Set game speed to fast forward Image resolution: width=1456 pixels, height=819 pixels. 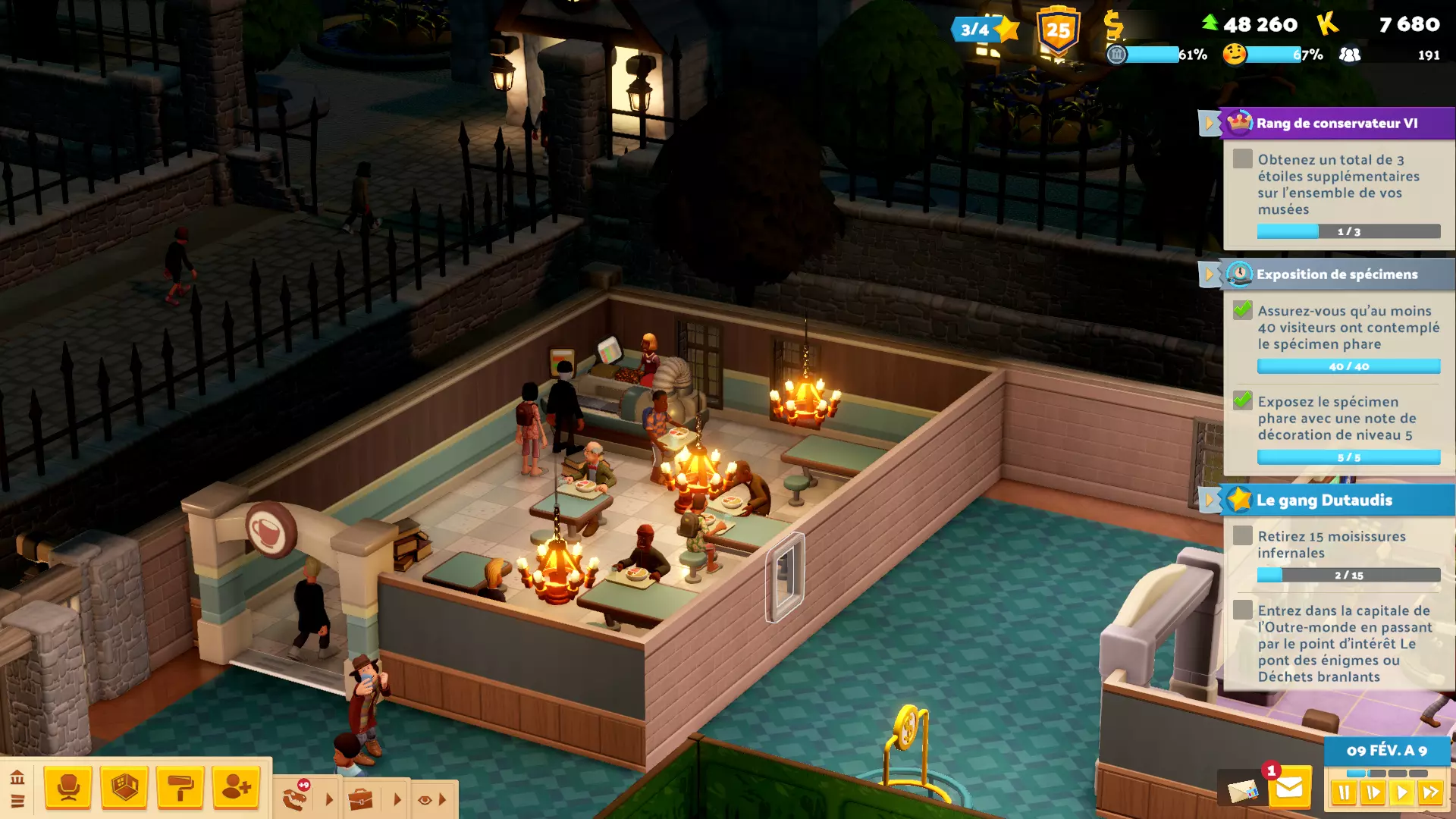1430,793
